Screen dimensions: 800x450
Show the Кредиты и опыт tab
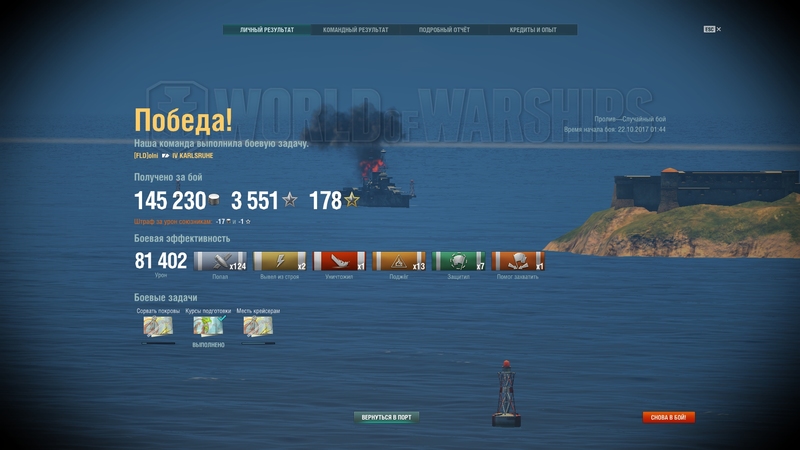pos(532,30)
